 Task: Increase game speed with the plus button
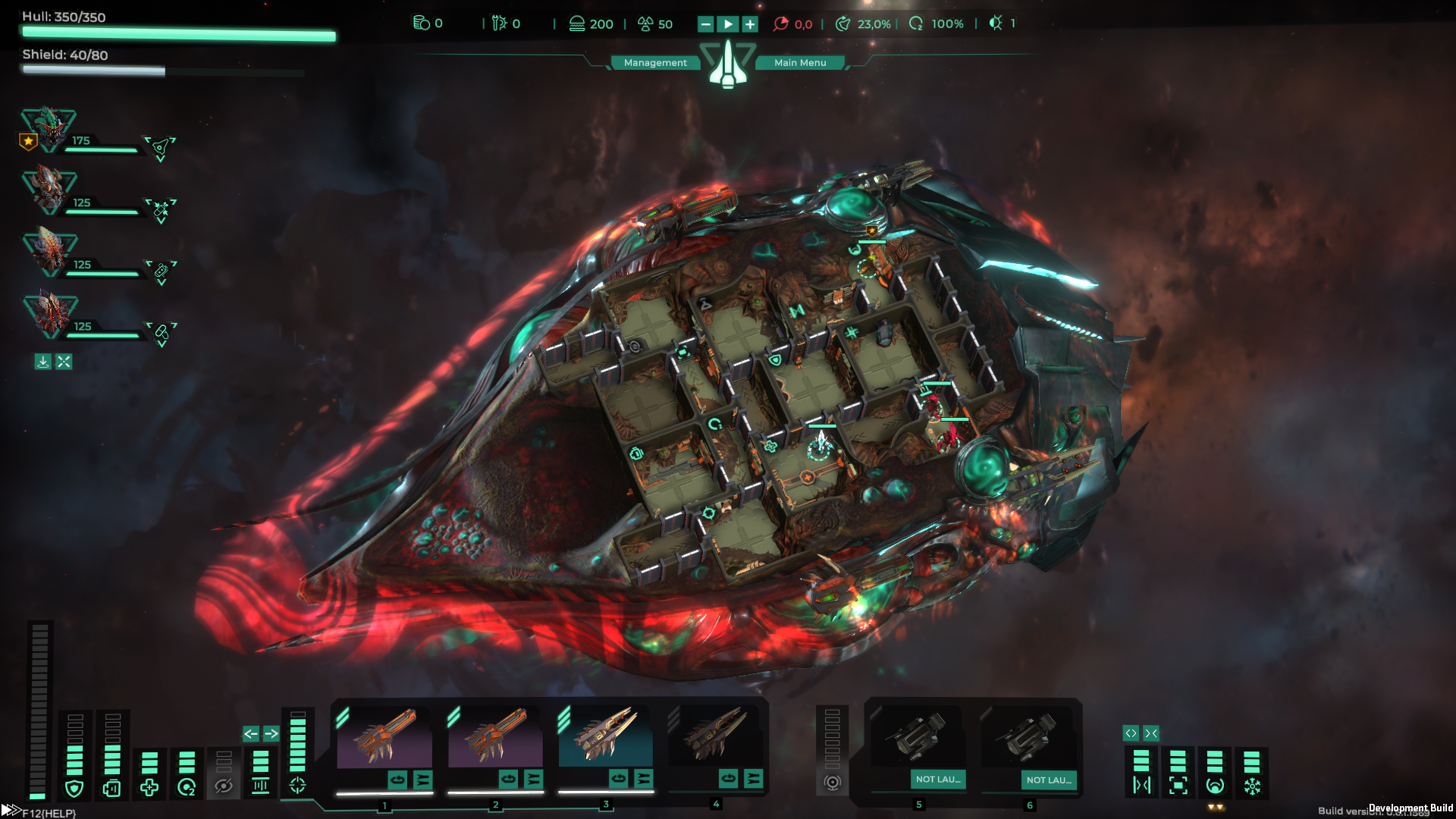coord(750,24)
